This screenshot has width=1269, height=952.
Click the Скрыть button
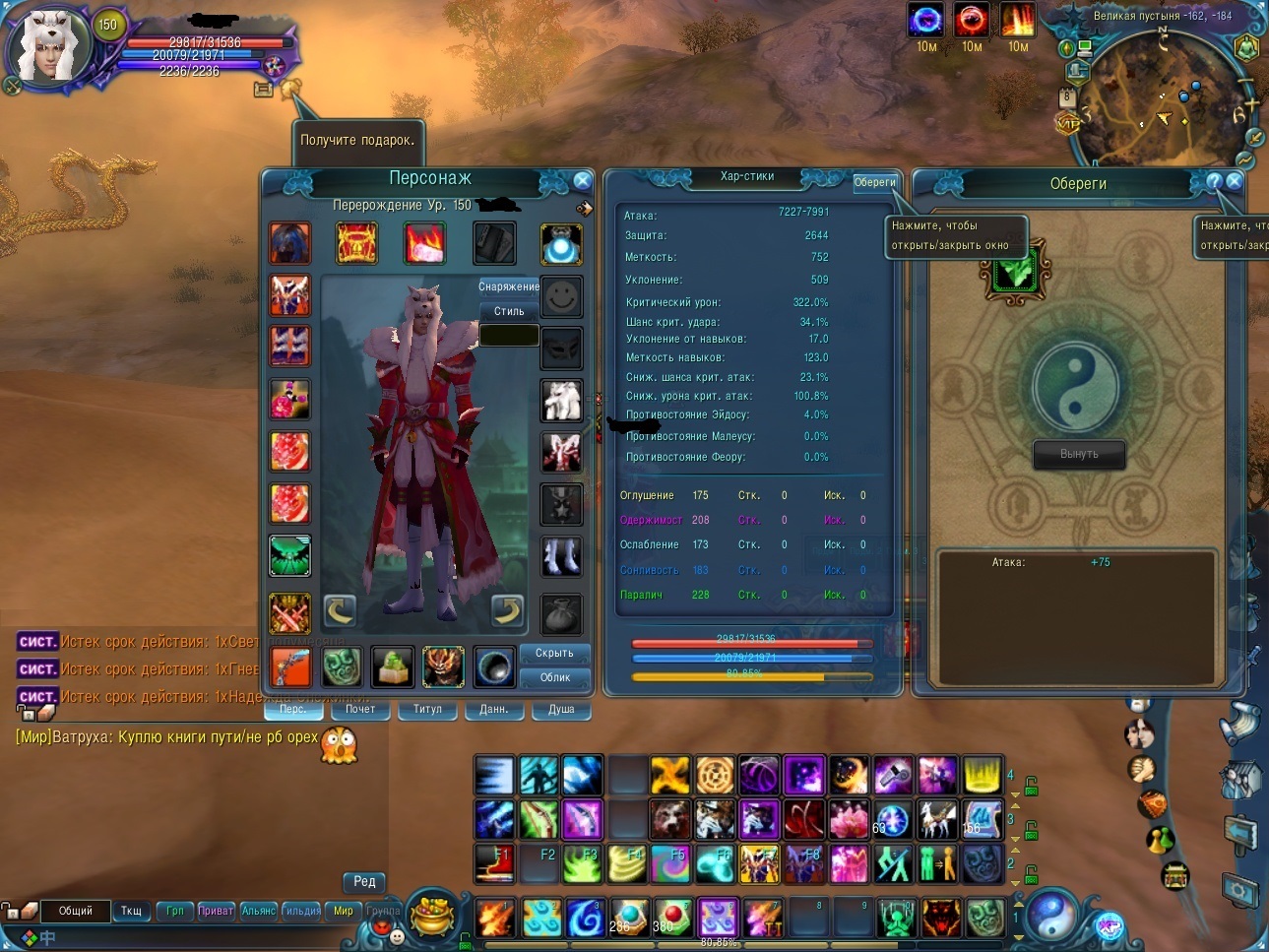(554, 653)
